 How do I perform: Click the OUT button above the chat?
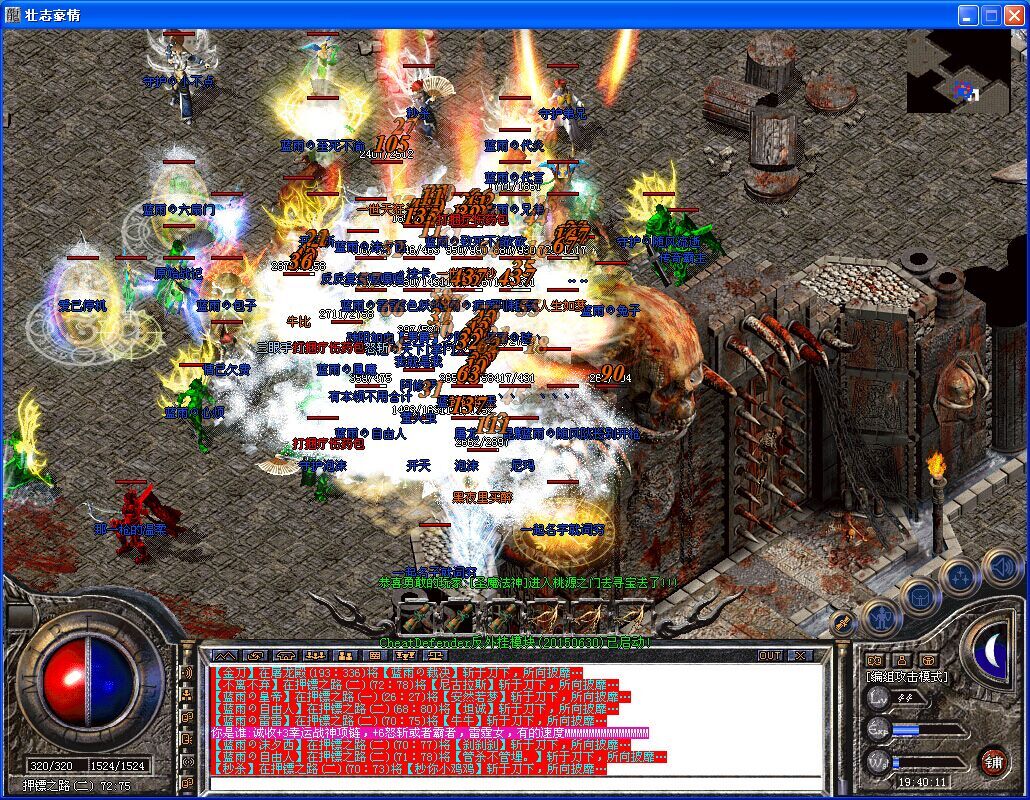tap(769, 656)
